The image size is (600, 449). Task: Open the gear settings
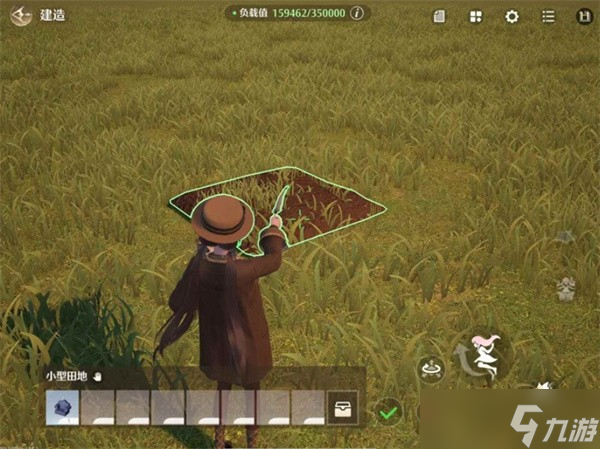512,16
